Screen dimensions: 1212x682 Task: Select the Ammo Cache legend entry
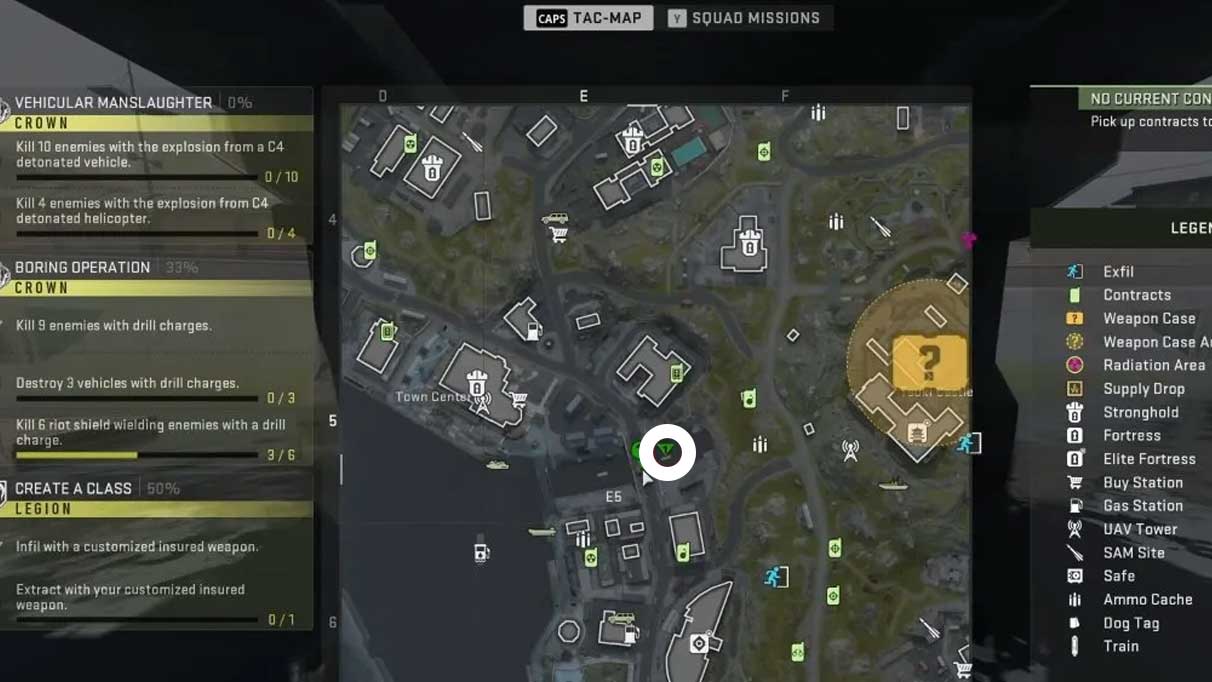pos(1147,599)
